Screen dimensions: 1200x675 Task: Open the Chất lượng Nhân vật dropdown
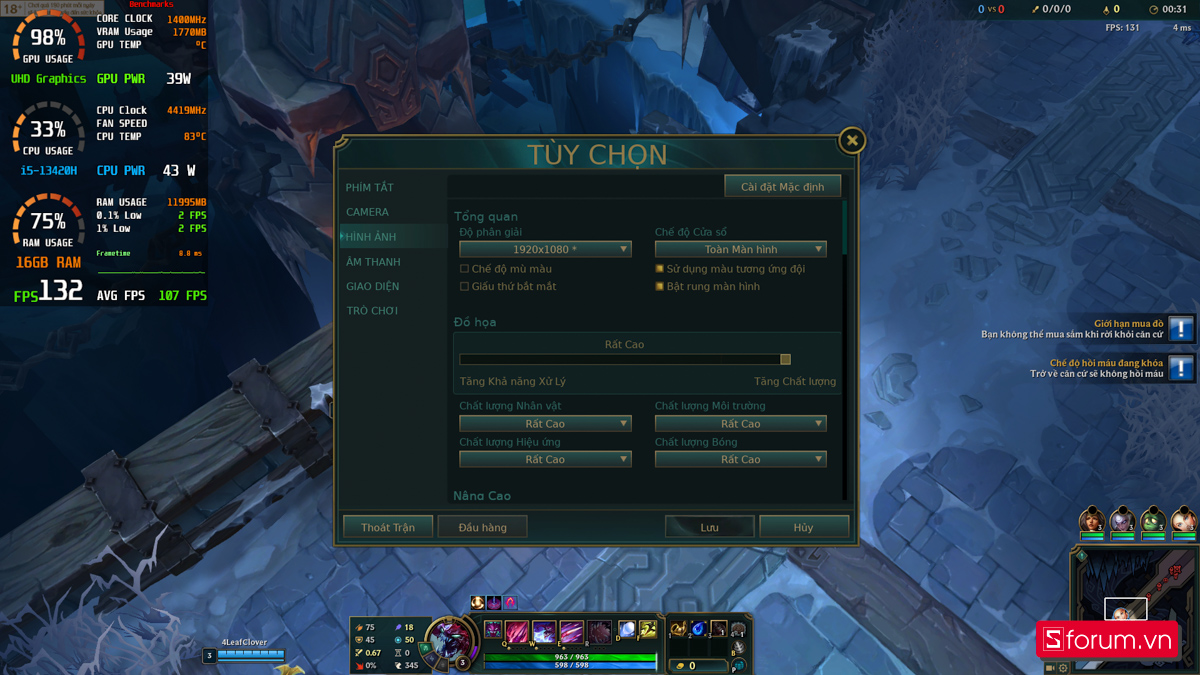pos(545,424)
